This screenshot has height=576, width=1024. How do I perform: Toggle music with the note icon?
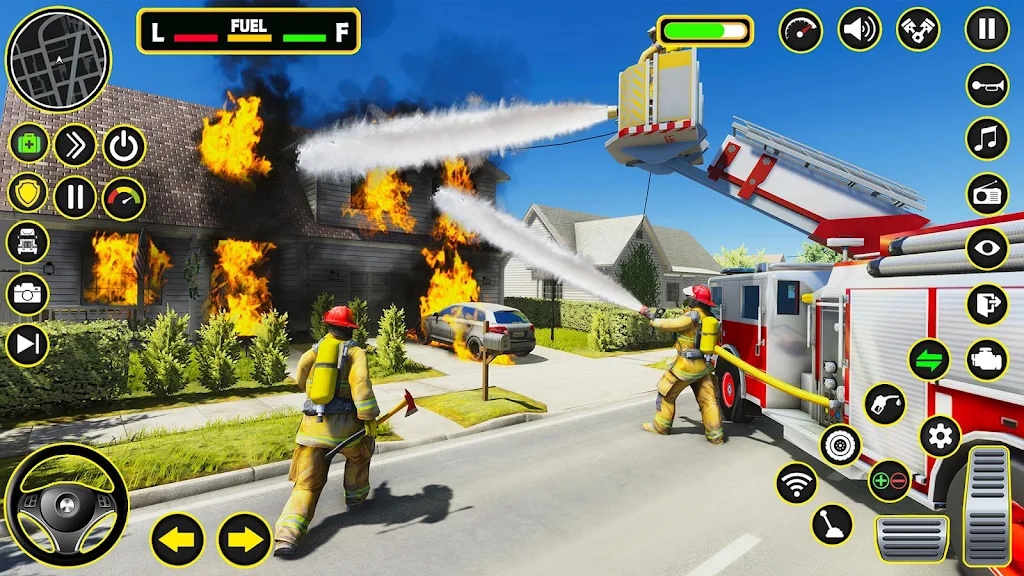pyautogui.click(x=987, y=139)
